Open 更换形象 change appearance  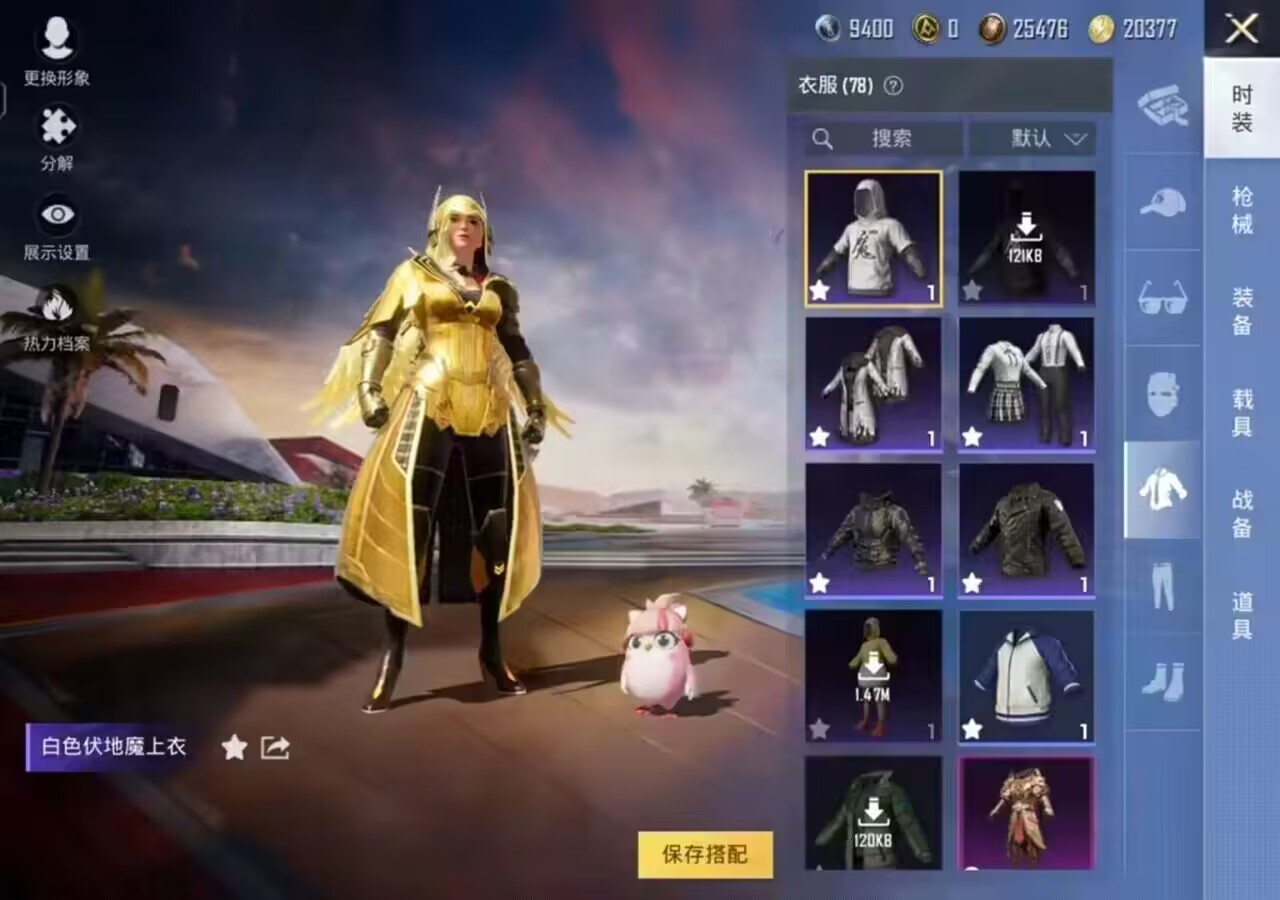click(57, 50)
